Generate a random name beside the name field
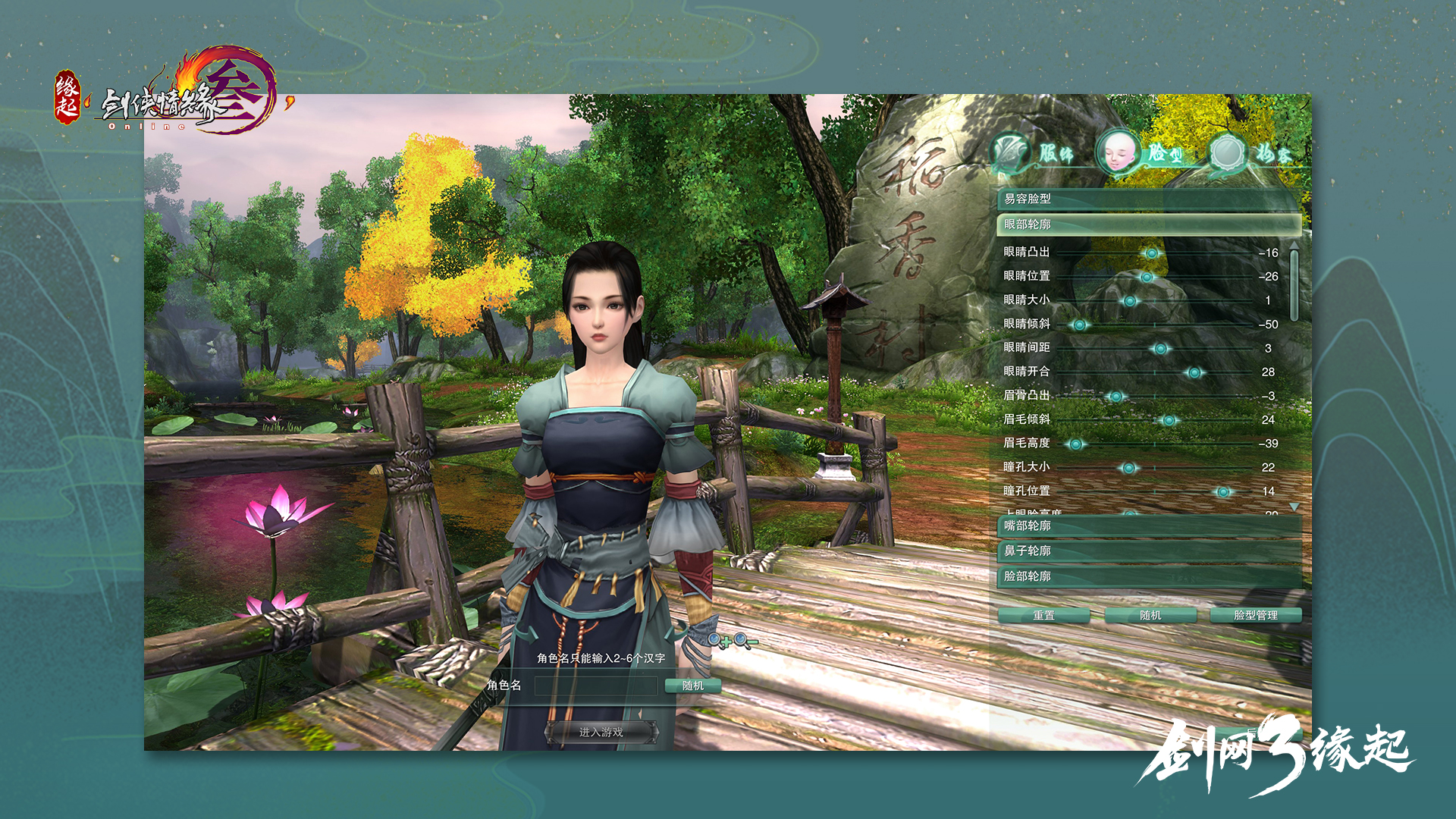 pos(692,686)
